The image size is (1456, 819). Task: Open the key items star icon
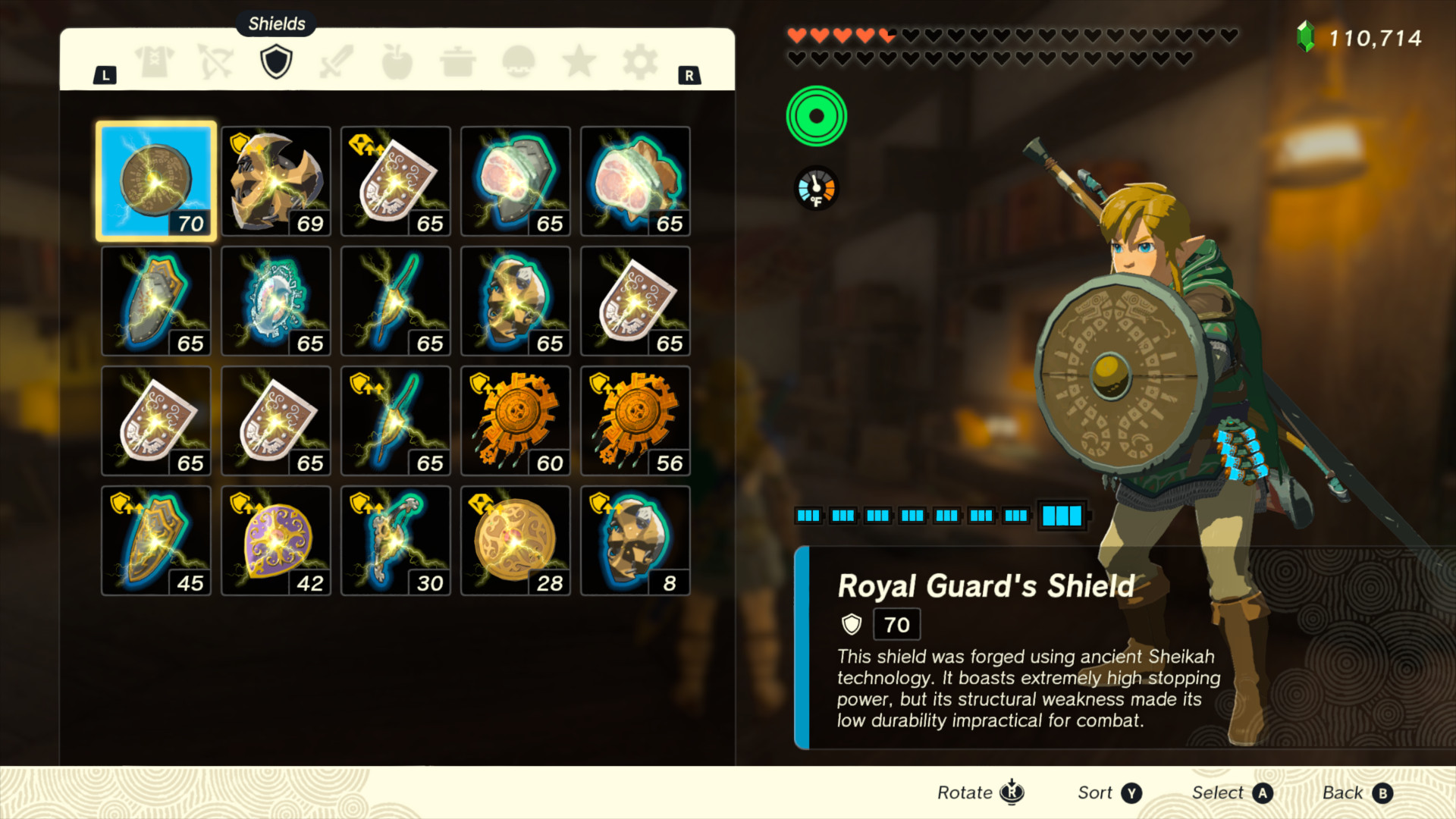[x=579, y=61]
